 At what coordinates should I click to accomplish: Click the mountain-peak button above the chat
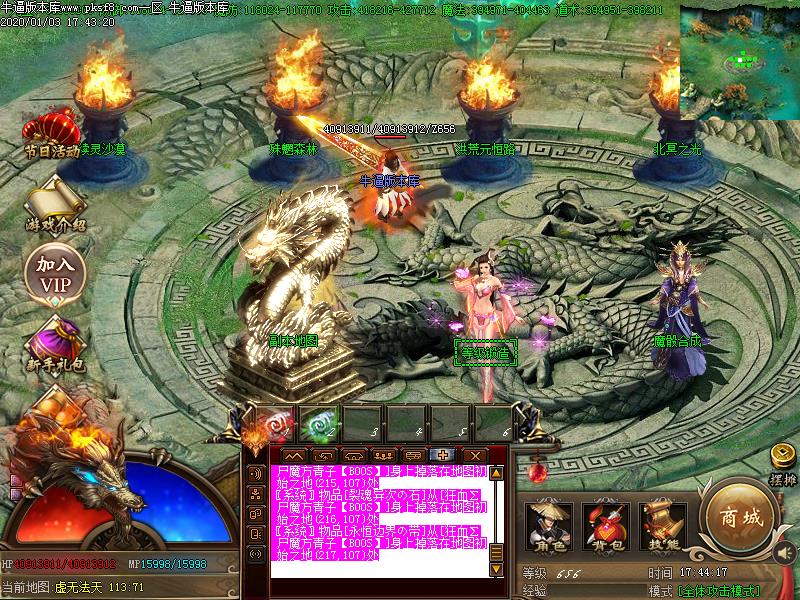tap(294, 455)
